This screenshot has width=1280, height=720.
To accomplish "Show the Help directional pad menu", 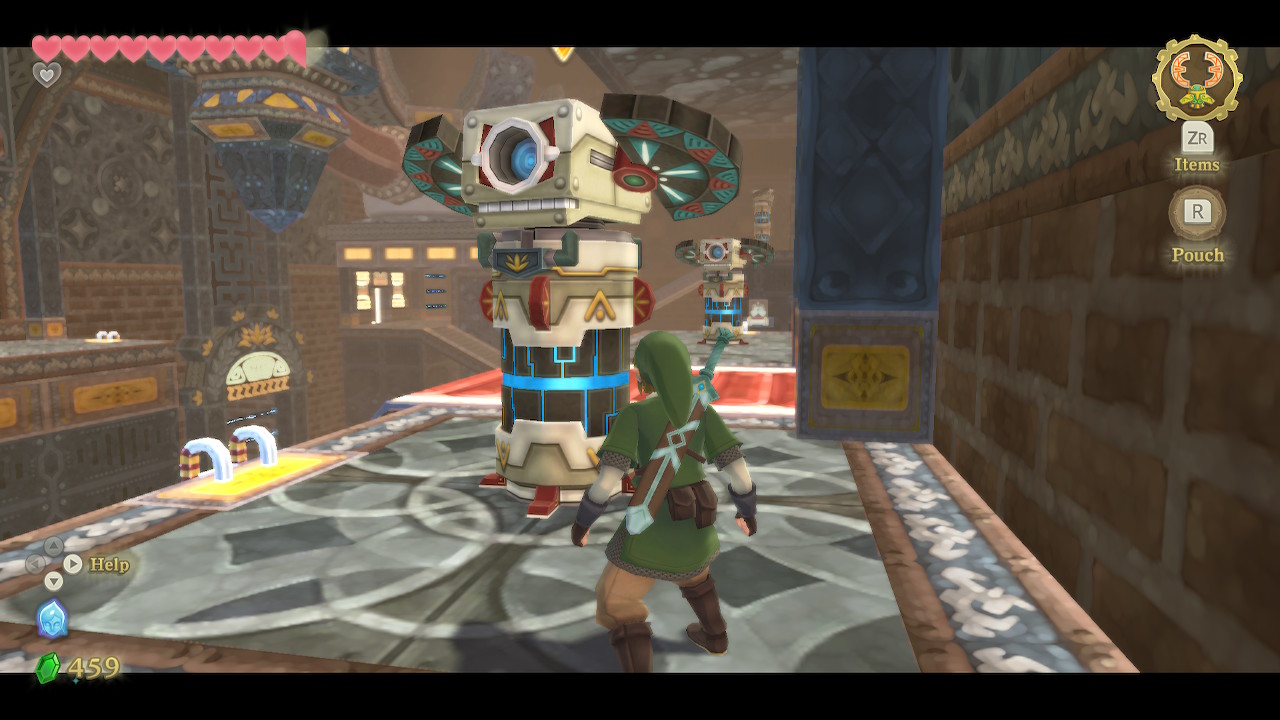I will coord(54,563).
